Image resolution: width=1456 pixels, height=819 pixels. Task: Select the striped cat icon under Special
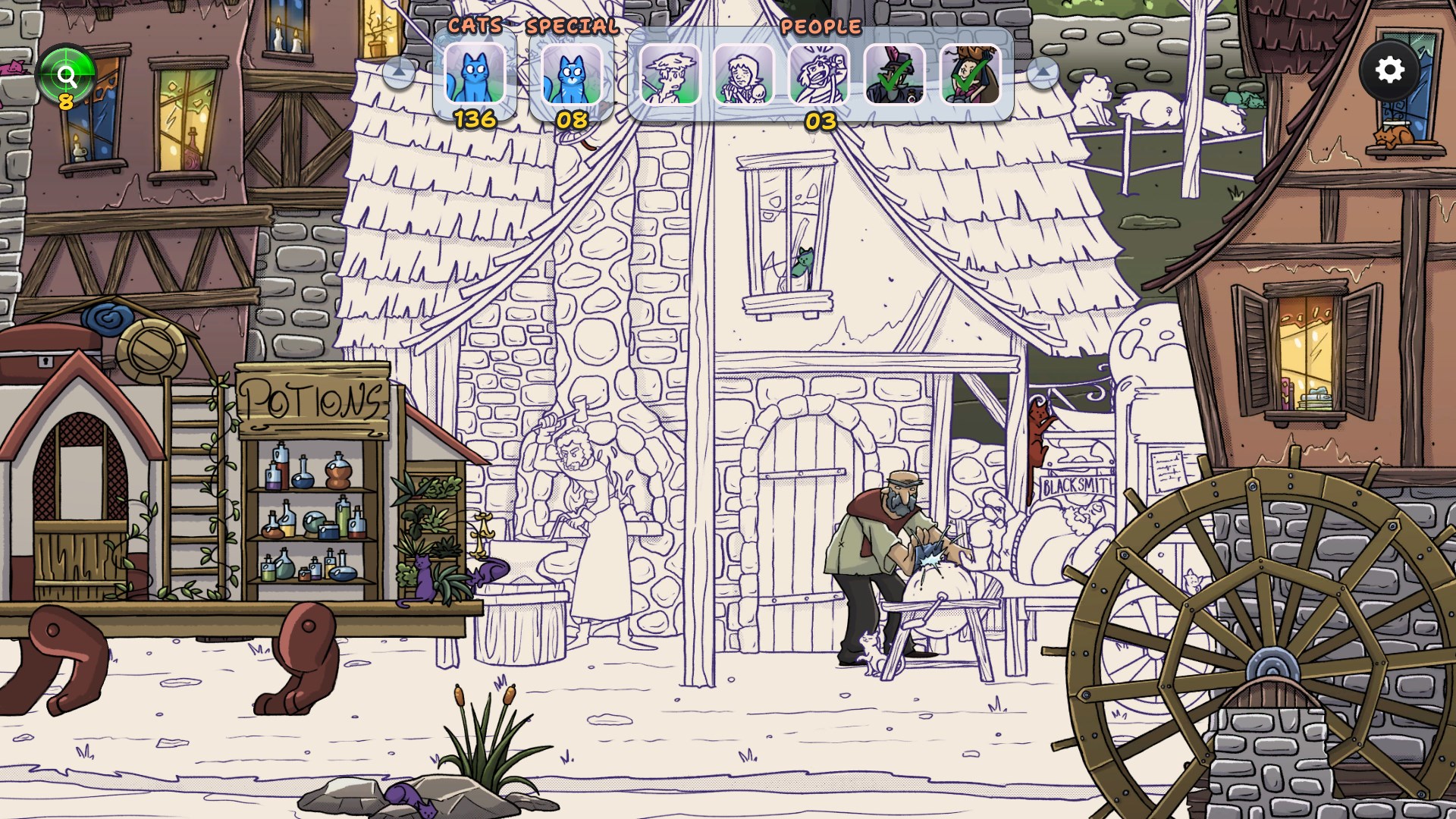pyautogui.click(x=571, y=74)
